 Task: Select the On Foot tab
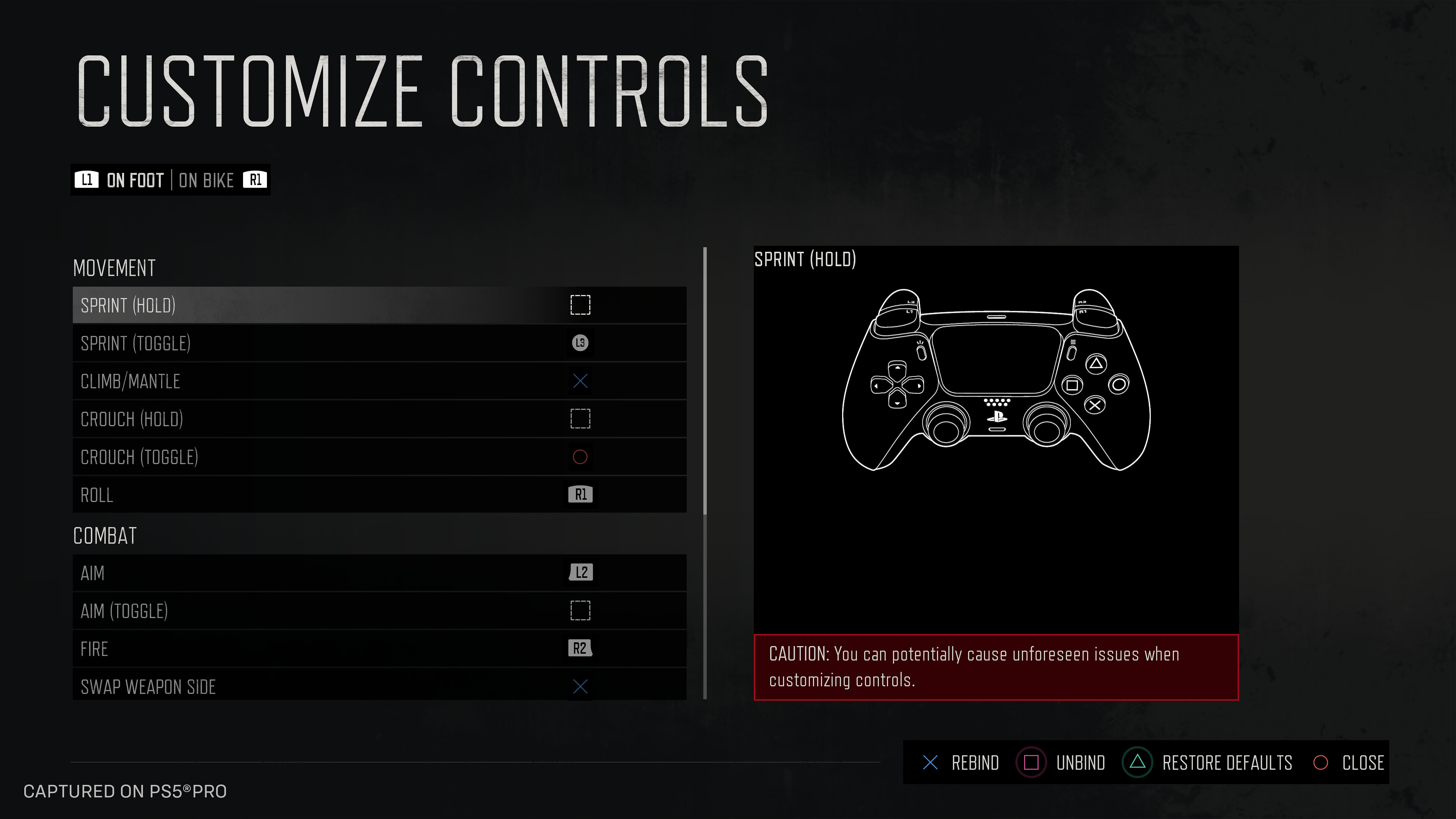135,180
